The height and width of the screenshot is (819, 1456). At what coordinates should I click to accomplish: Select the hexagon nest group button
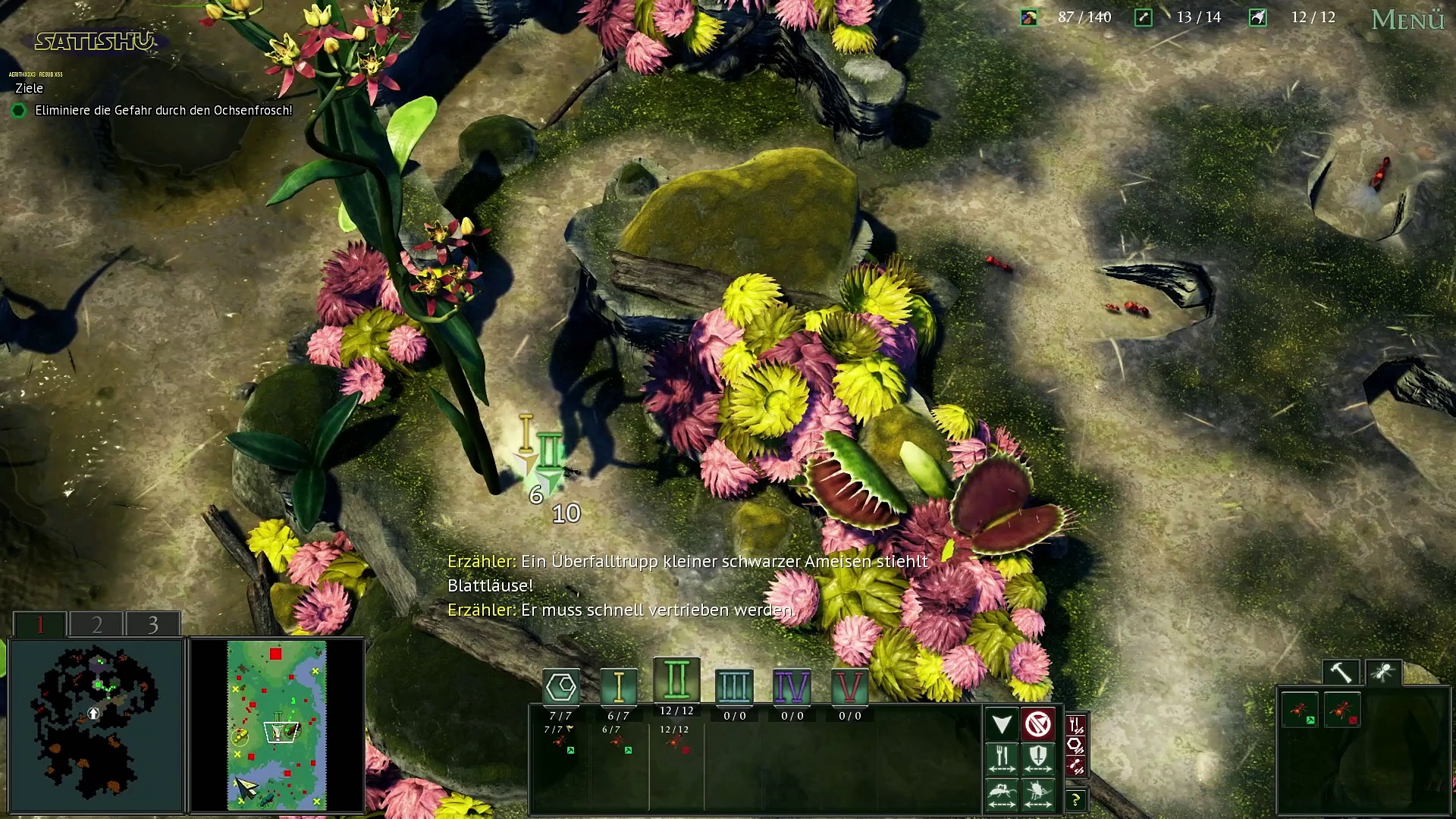561,687
